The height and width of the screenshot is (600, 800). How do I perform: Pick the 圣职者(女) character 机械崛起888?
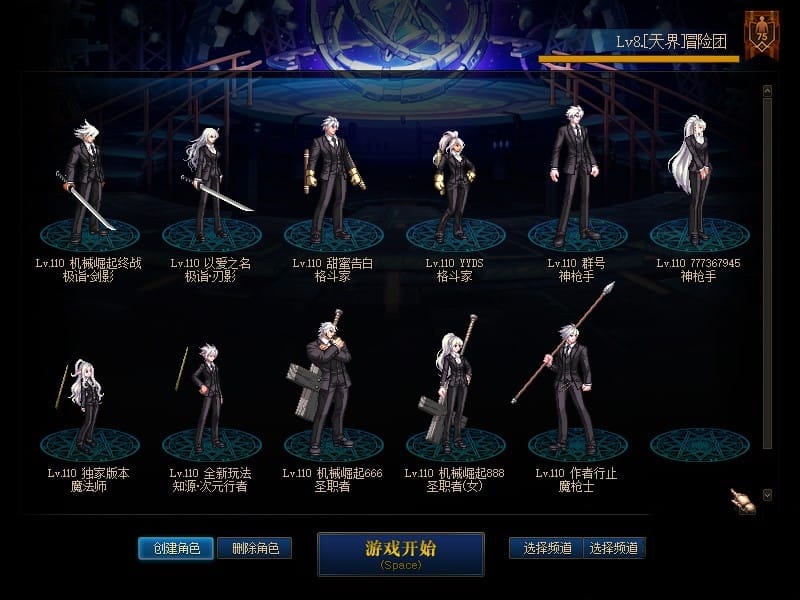pos(454,390)
